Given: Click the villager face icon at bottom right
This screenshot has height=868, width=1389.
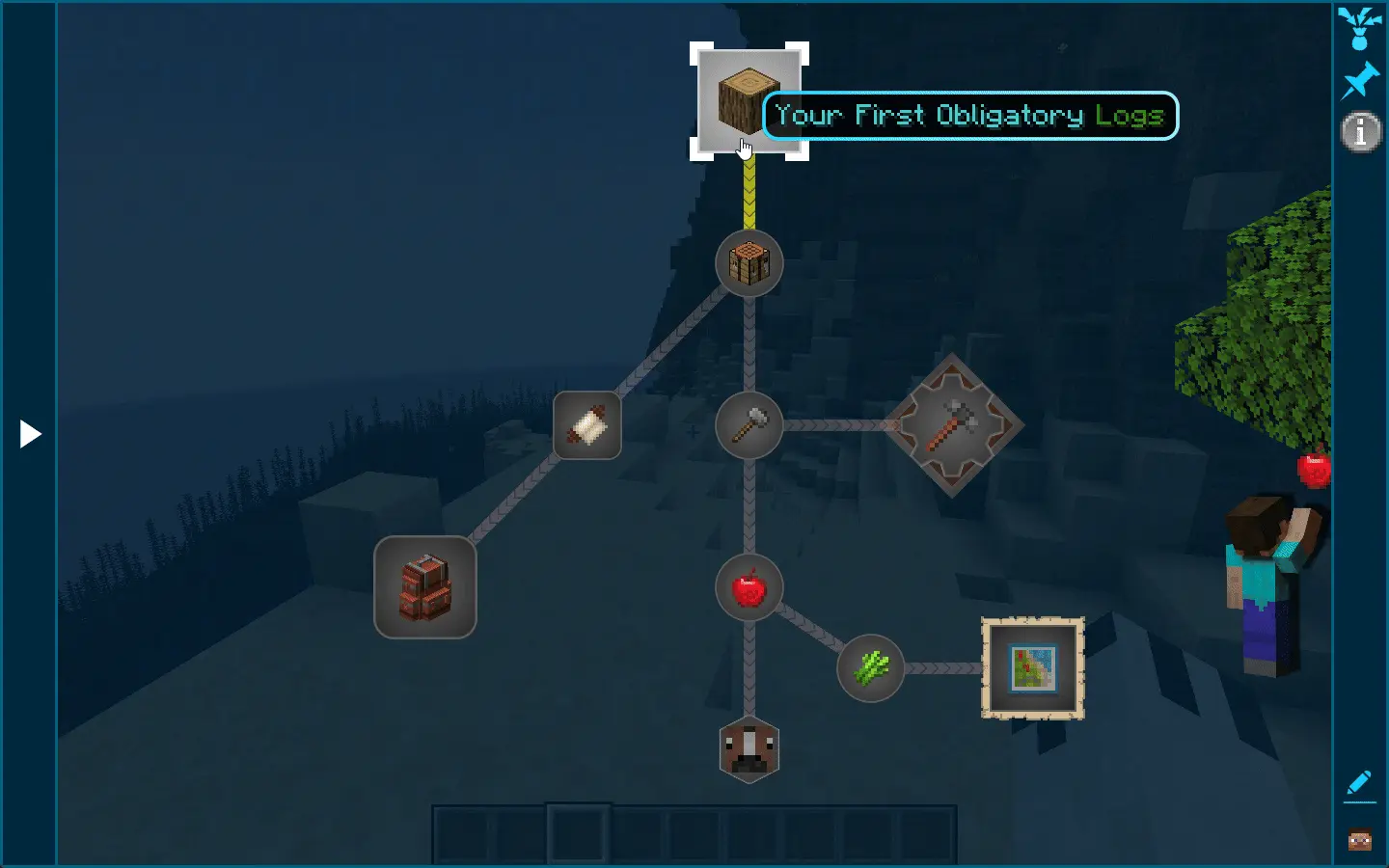Looking at the screenshot, I should click(x=1360, y=840).
